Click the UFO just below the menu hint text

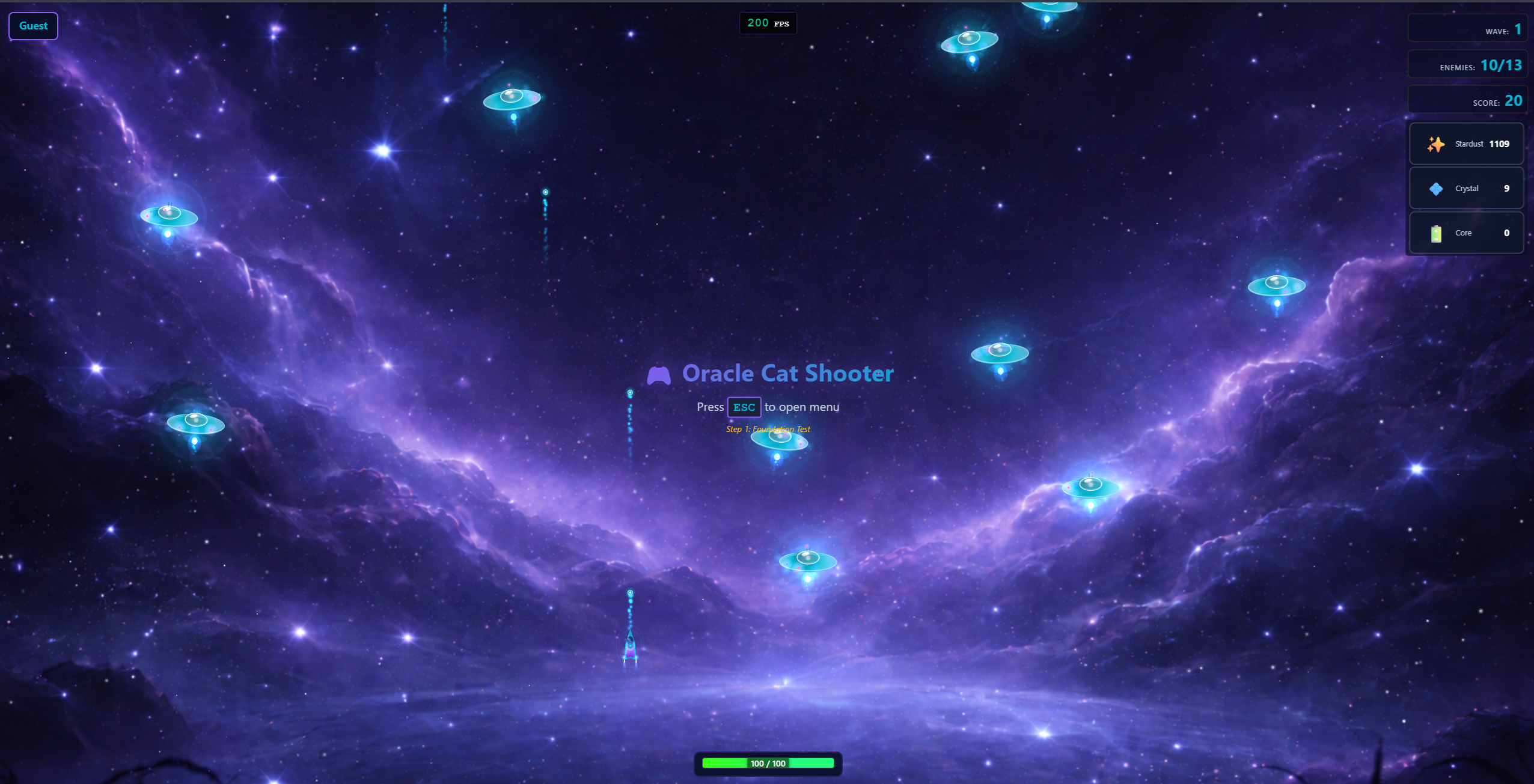click(x=779, y=440)
